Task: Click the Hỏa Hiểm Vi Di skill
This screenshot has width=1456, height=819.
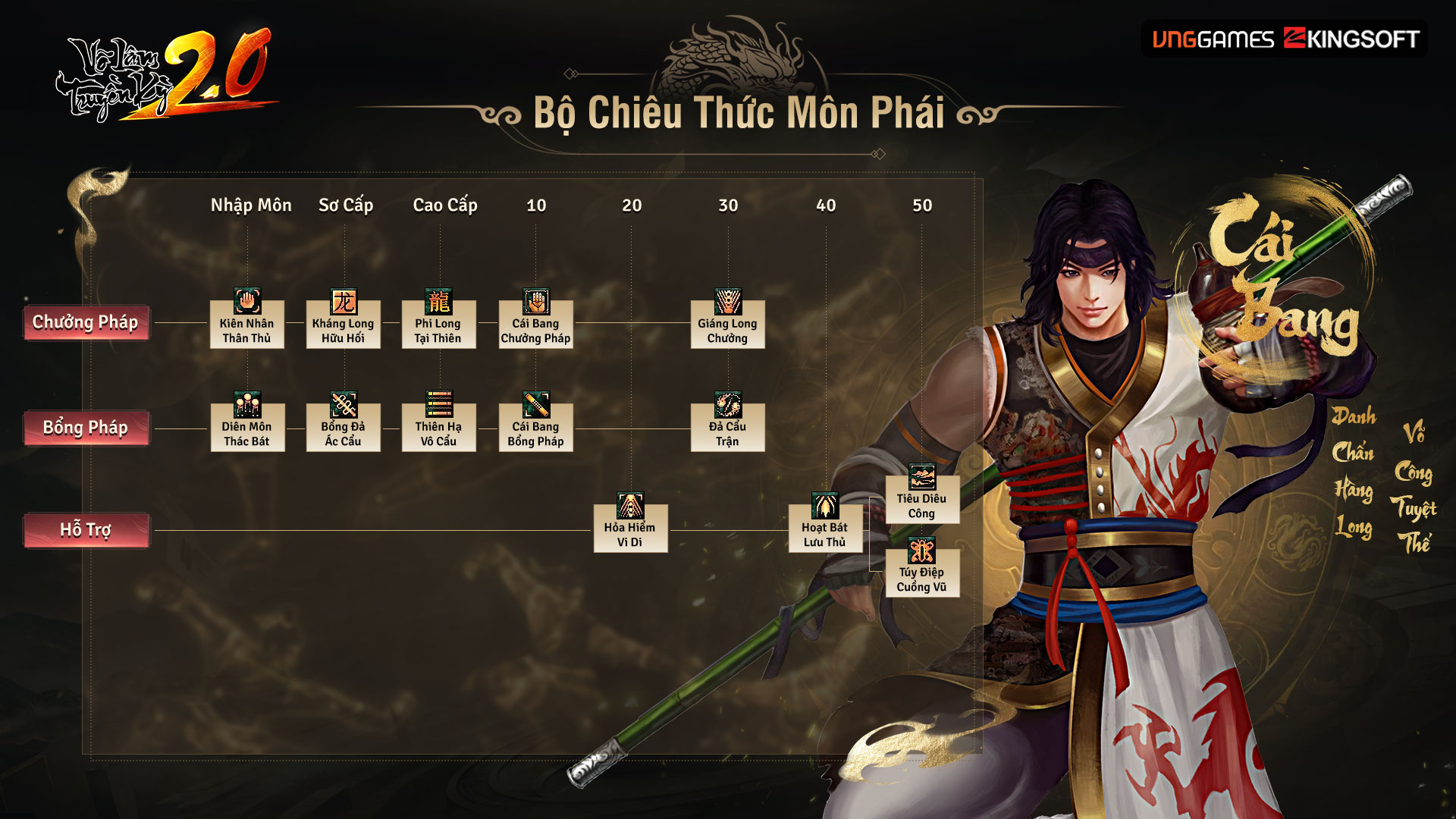Action: (630, 524)
